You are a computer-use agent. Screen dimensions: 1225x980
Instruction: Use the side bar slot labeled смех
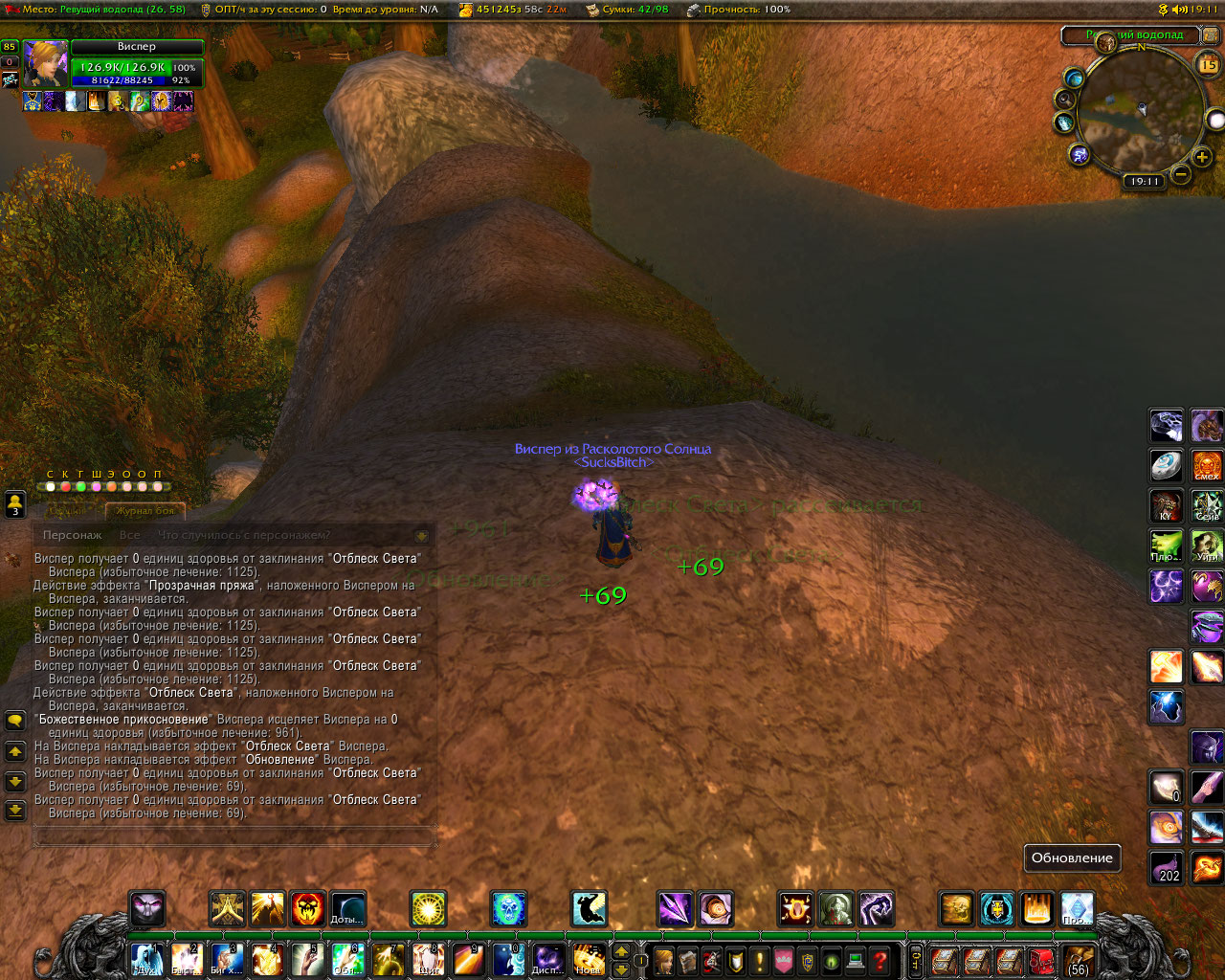(x=1207, y=466)
